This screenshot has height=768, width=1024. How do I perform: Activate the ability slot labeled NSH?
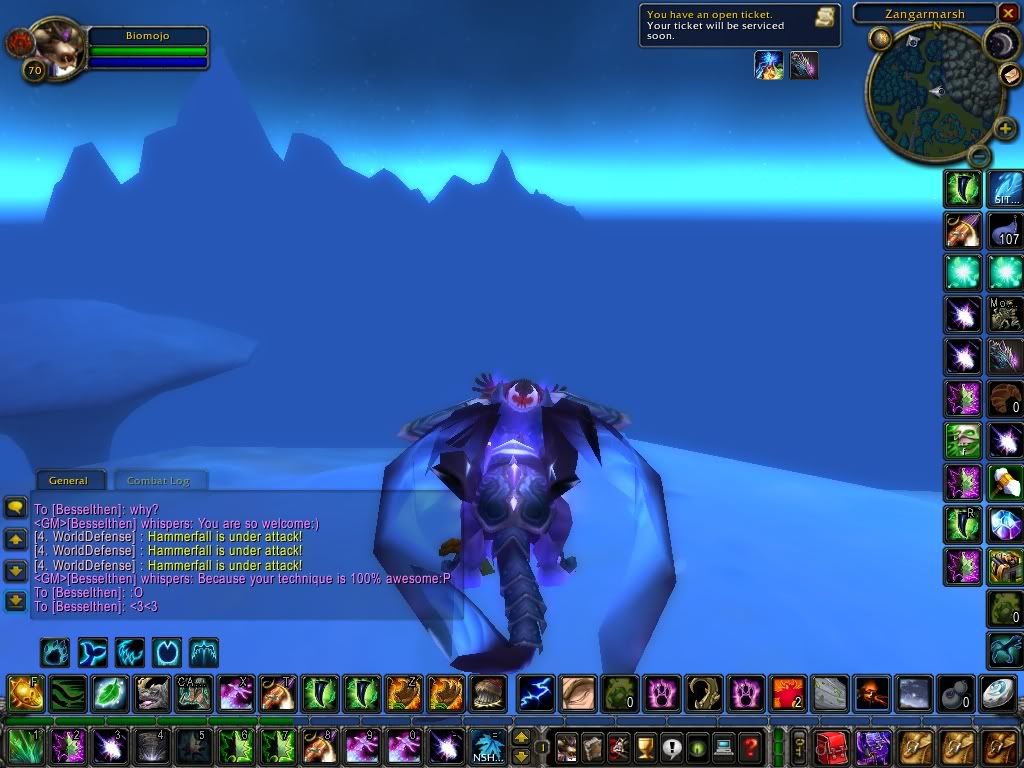[x=488, y=746]
